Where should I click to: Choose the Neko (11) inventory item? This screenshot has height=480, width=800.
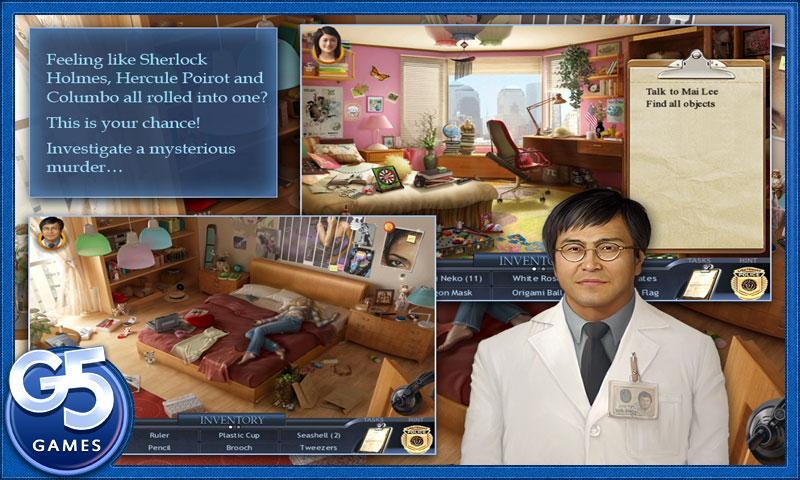click(462, 277)
